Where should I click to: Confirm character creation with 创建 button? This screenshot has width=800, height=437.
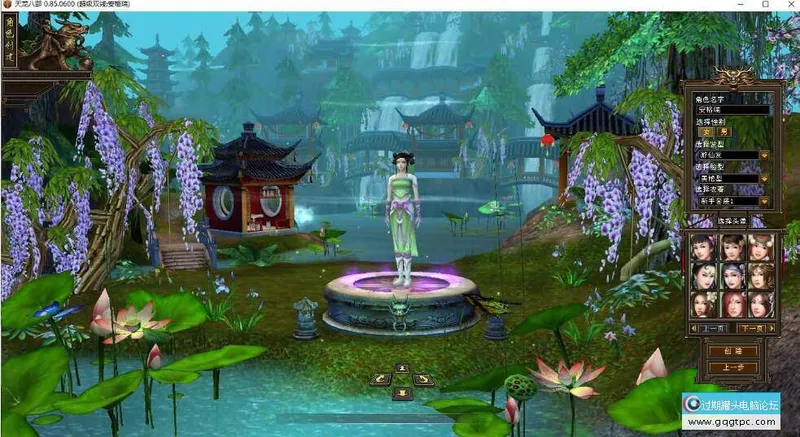coord(732,351)
